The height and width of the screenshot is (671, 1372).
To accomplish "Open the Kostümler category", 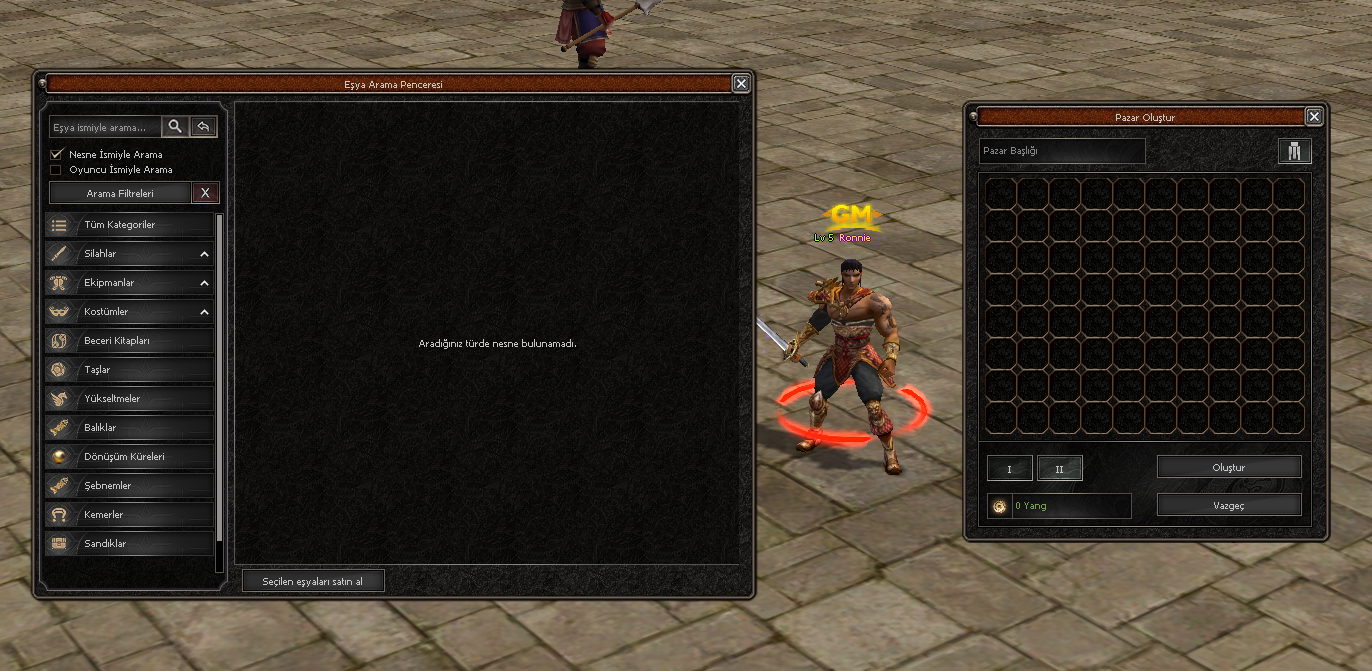I will (130, 312).
